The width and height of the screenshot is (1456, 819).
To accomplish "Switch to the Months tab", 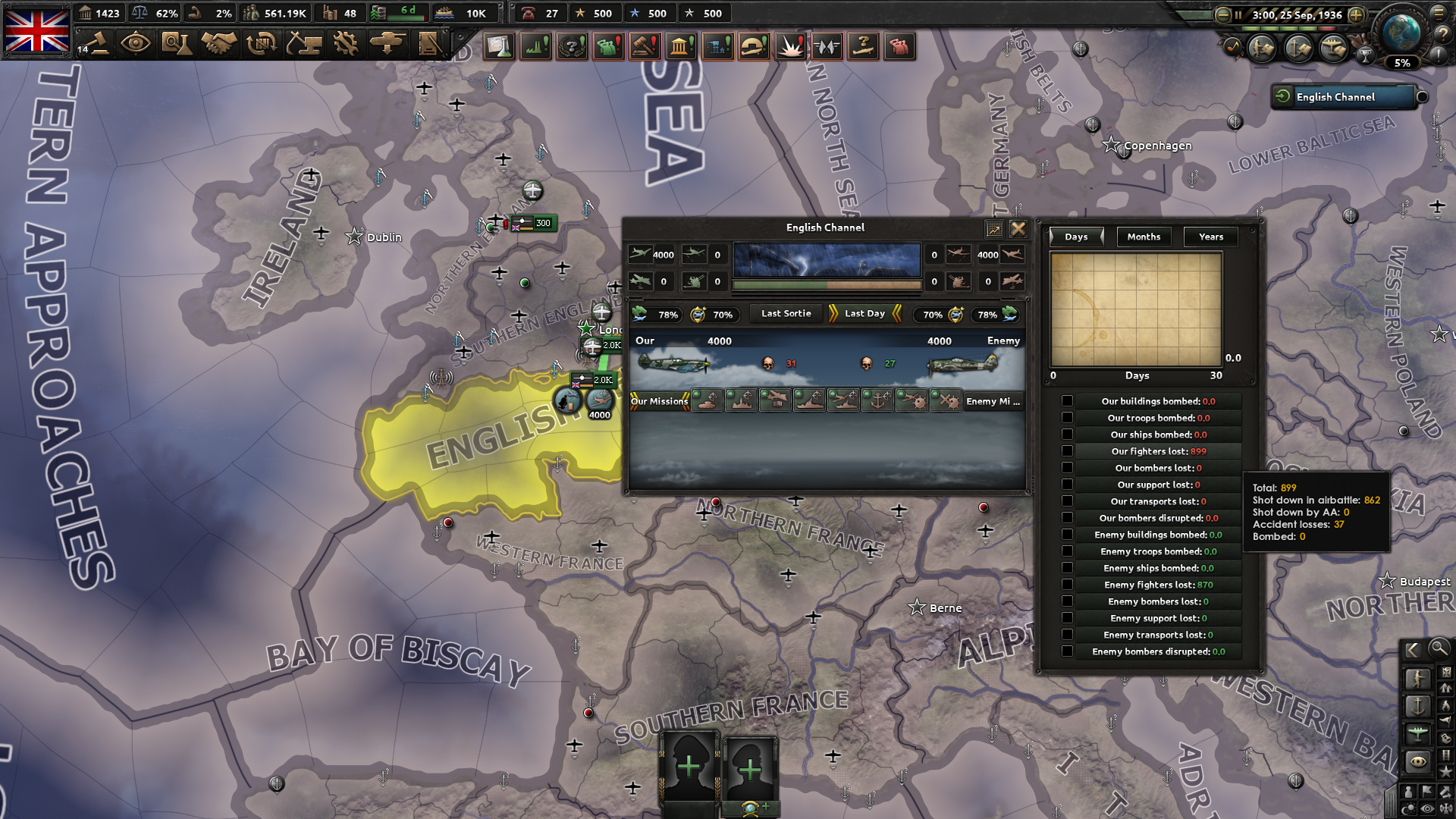I will click(x=1144, y=237).
